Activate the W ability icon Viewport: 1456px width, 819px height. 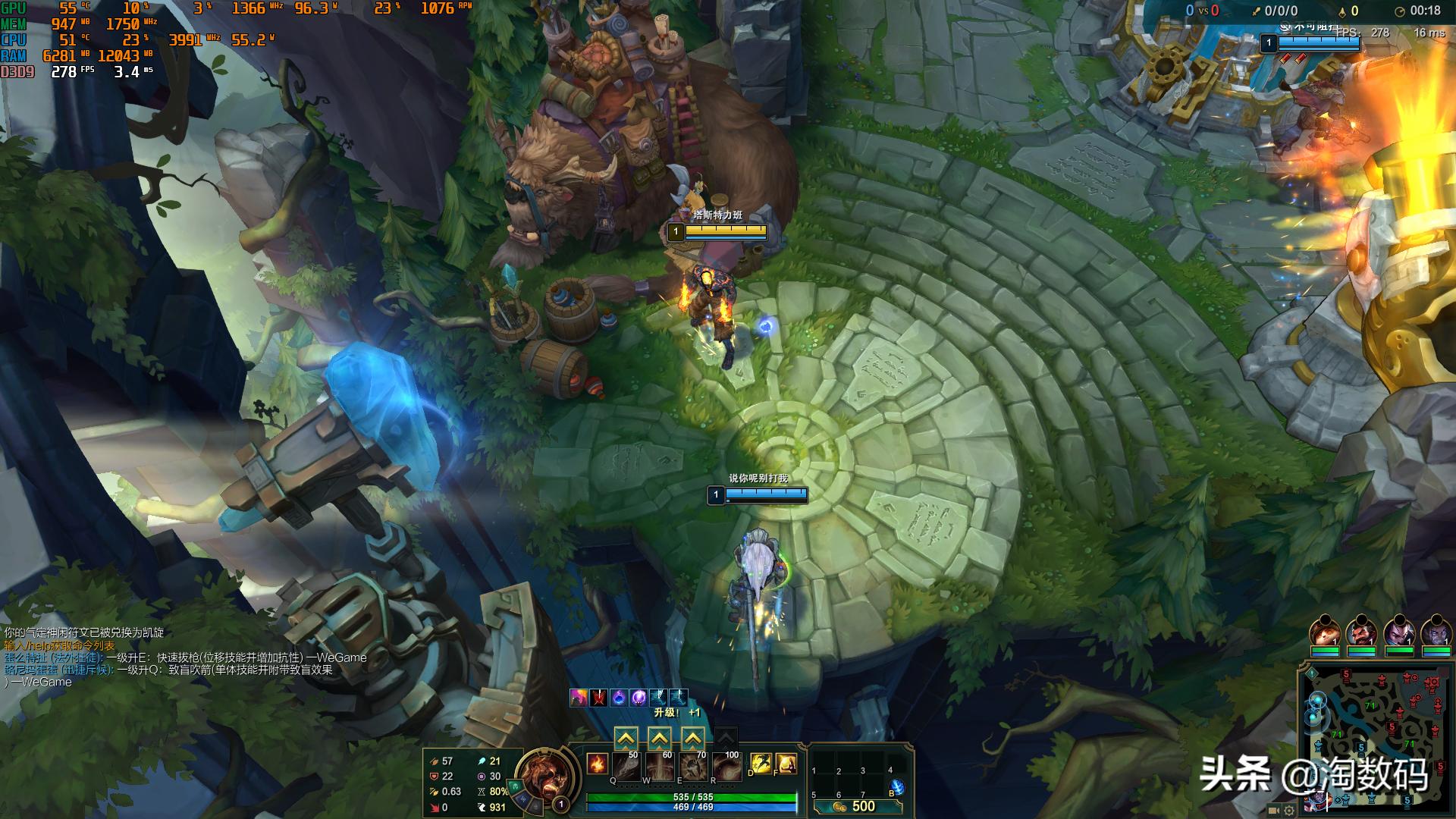[x=660, y=766]
